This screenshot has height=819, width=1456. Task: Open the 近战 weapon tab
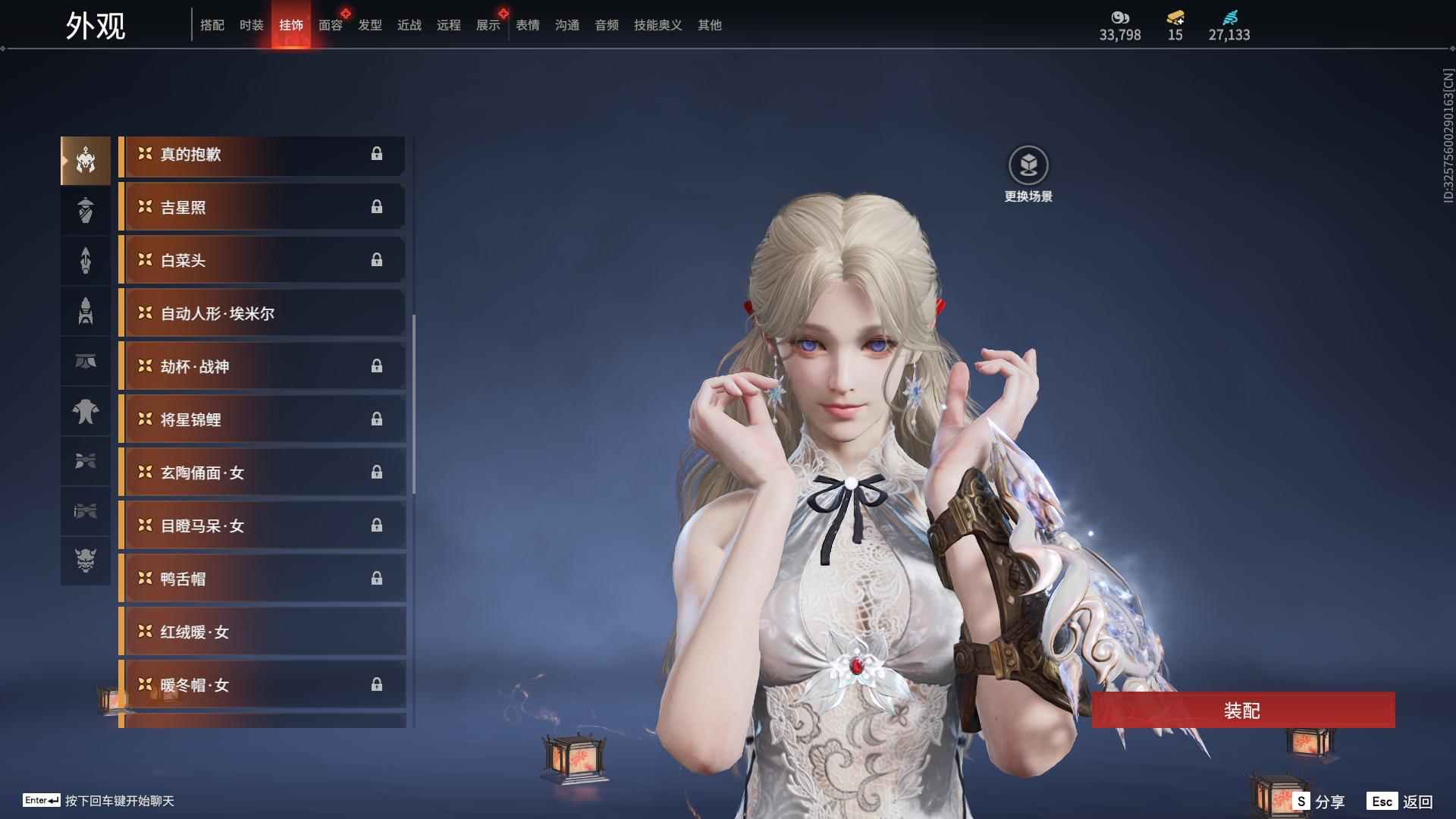click(x=409, y=25)
